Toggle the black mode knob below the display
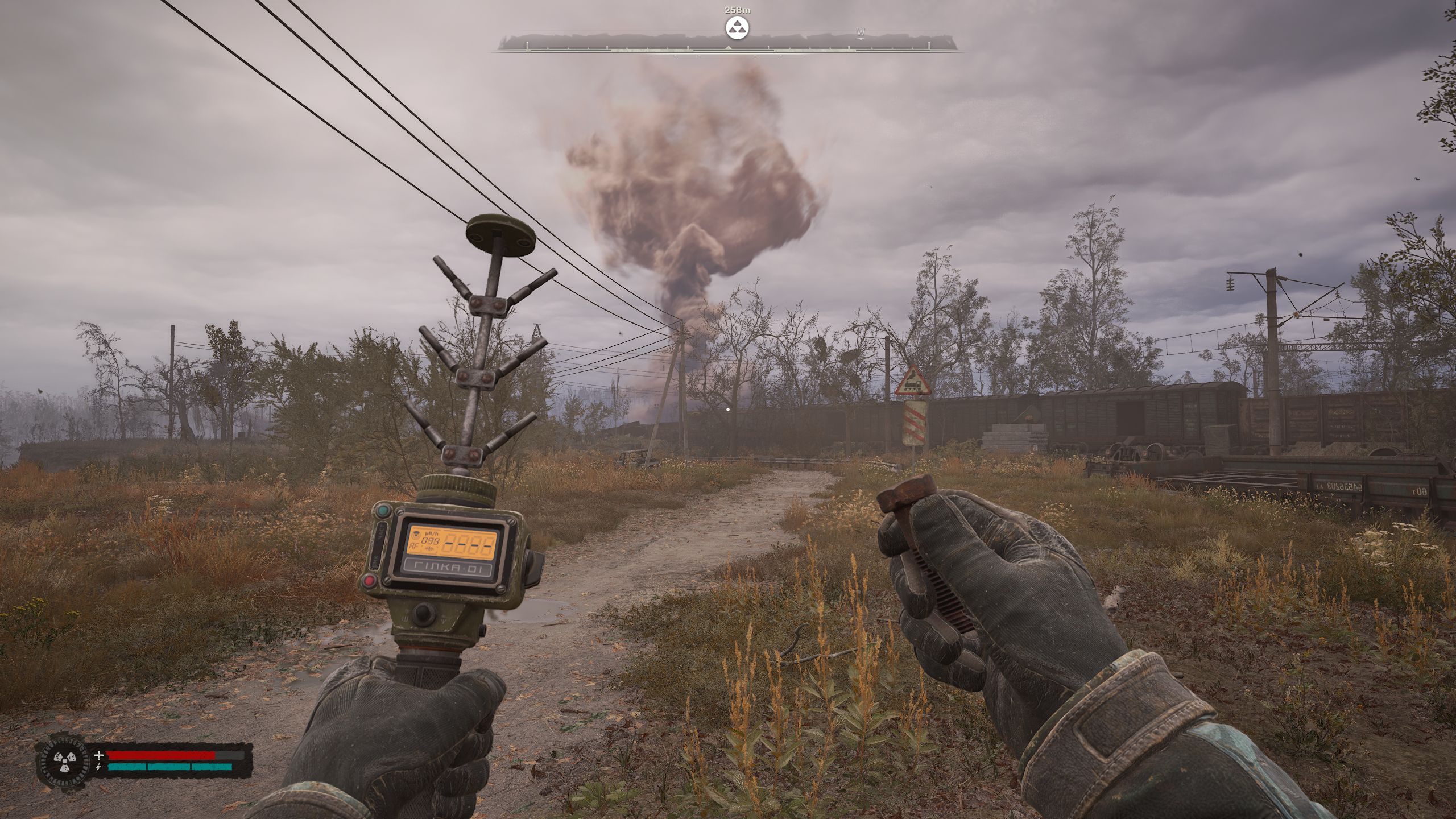Image resolution: width=1456 pixels, height=819 pixels. click(x=424, y=613)
